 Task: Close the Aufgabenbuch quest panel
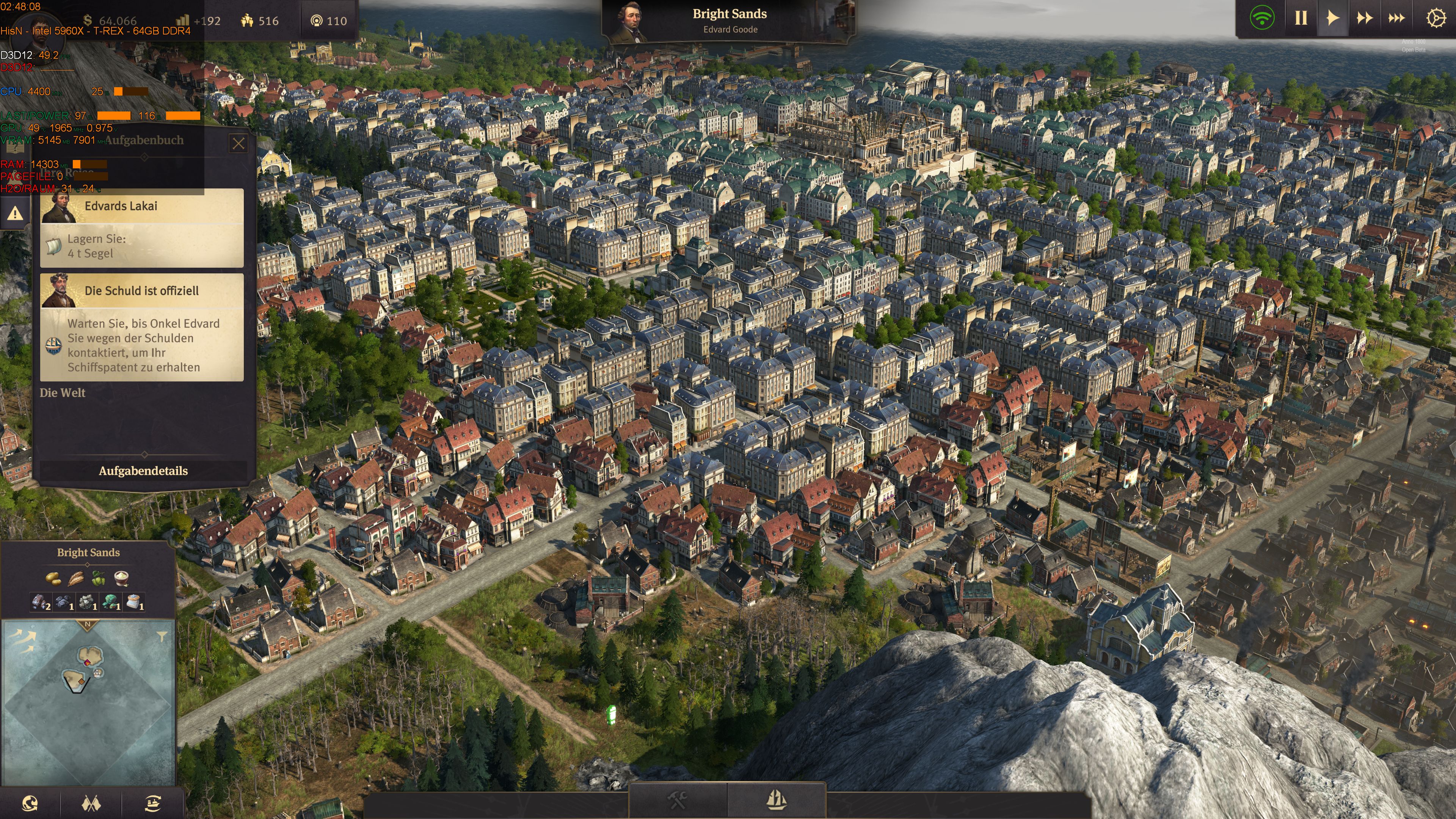[x=238, y=144]
